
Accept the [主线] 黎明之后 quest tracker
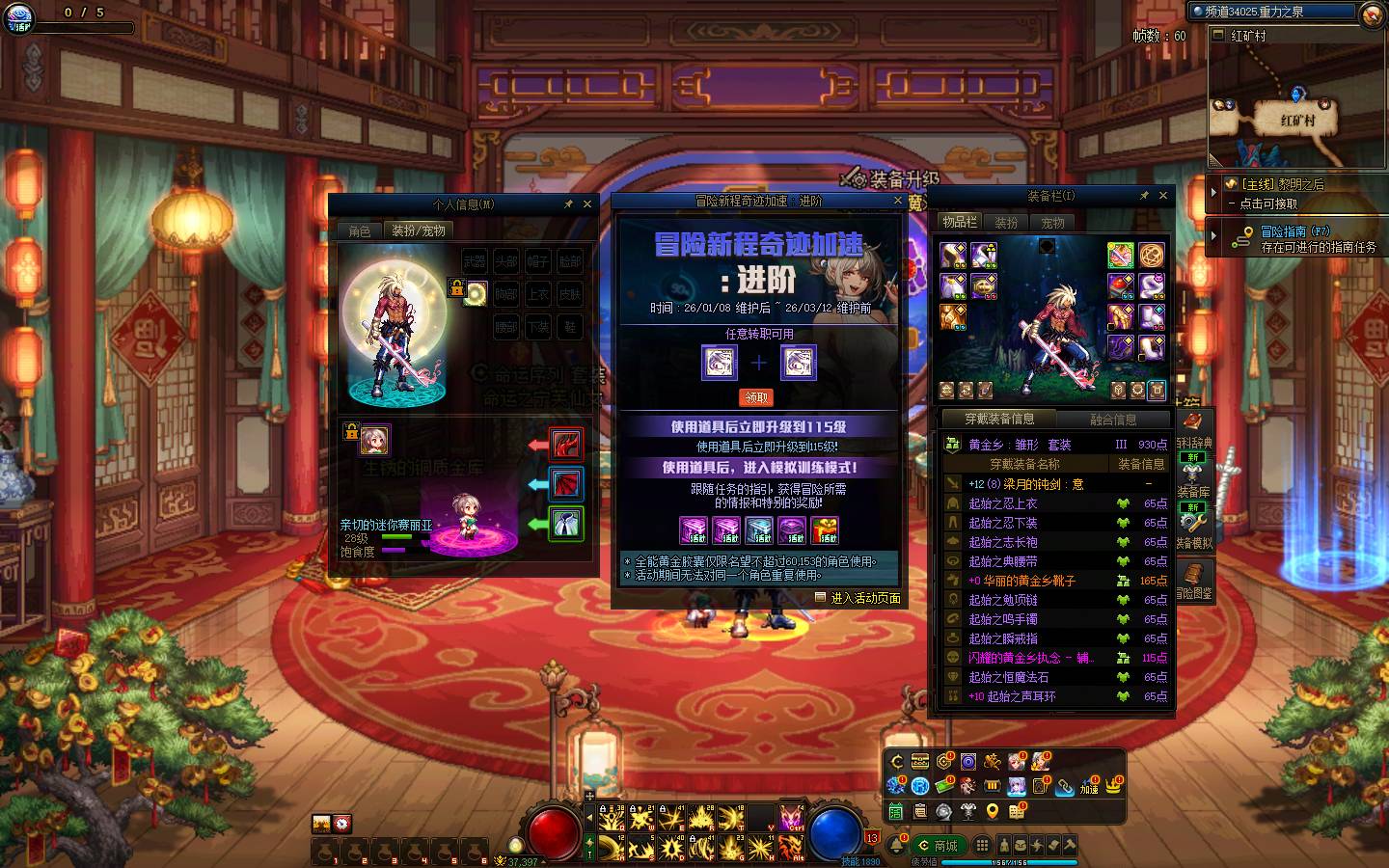point(1273,193)
